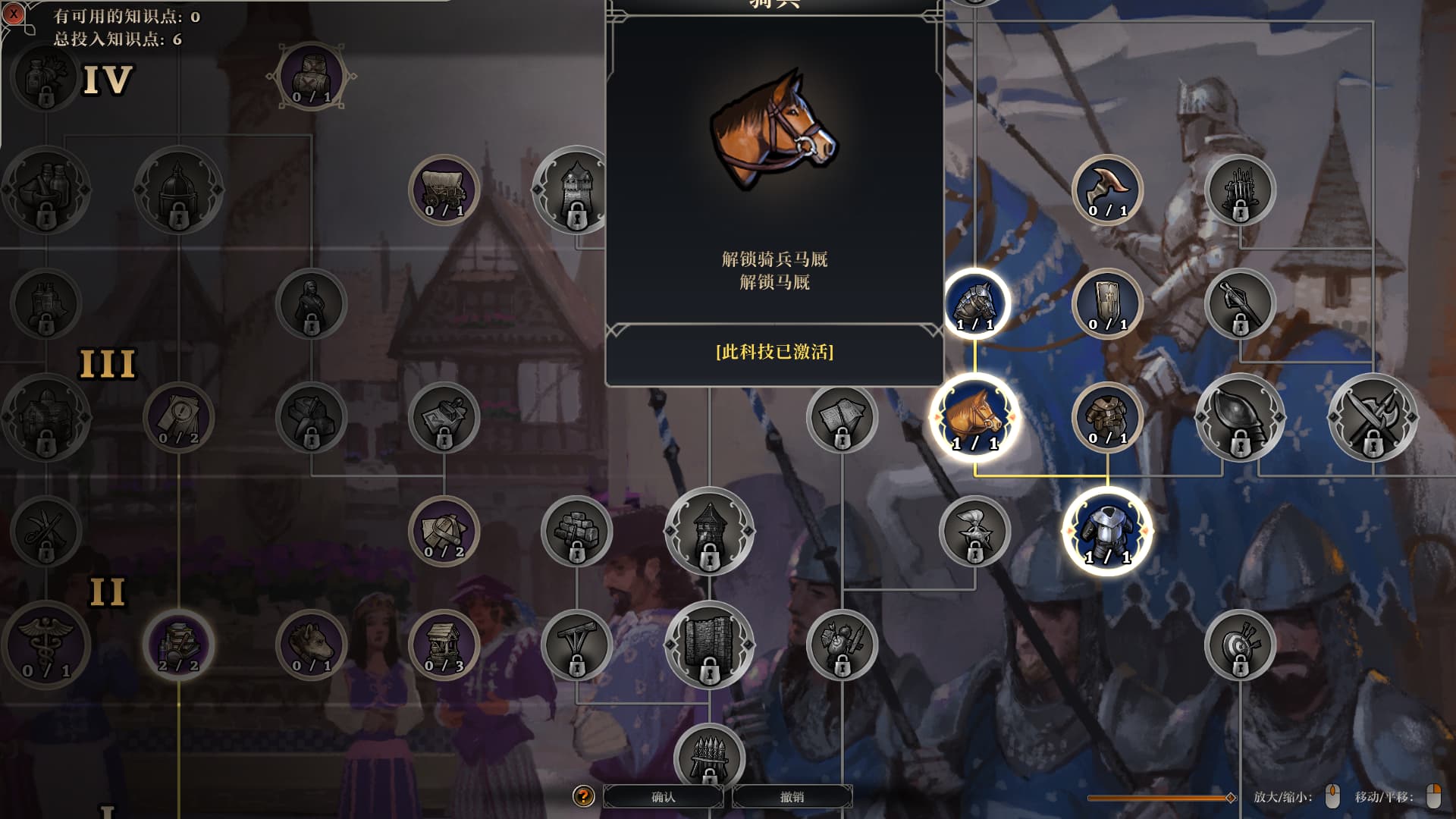Click the 撤销 undo button
The image size is (1456, 819).
point(792,796)
